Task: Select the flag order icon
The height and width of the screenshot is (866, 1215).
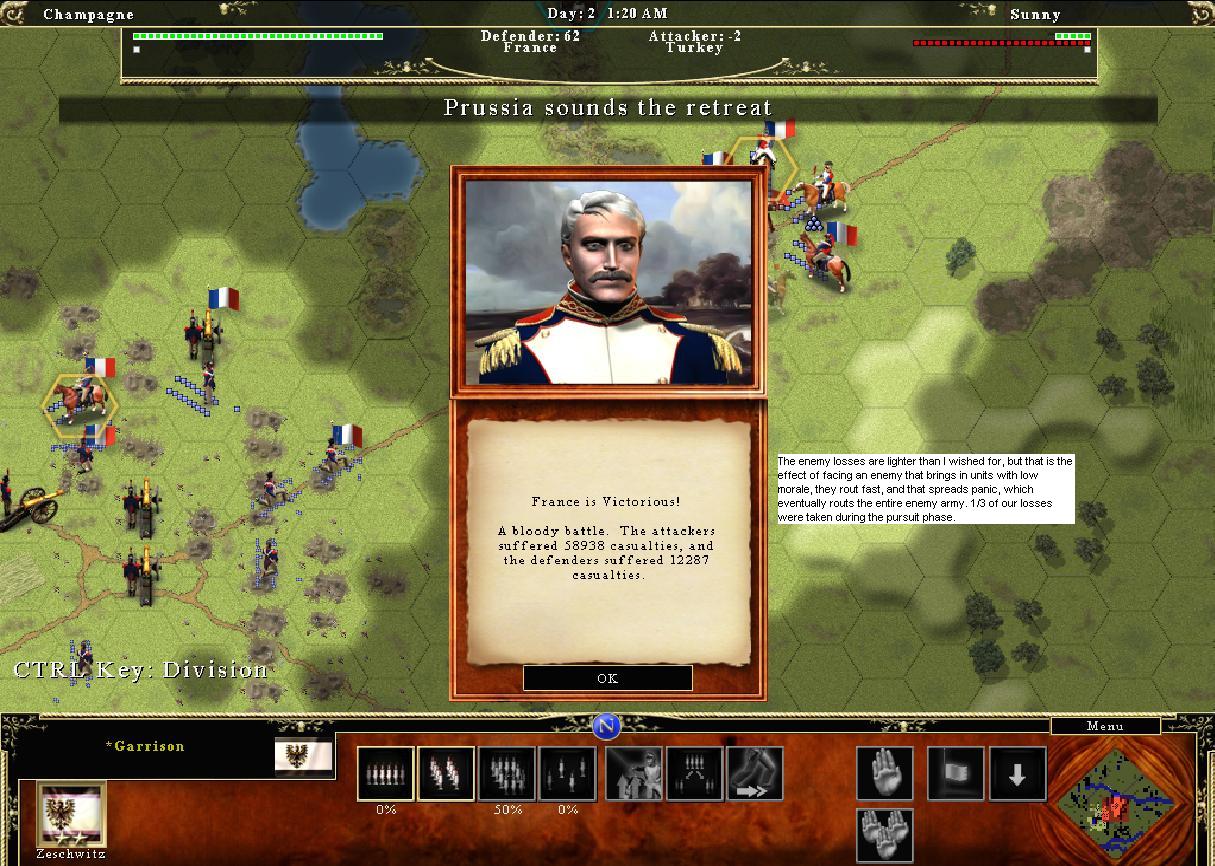Action: coord(956,774)
